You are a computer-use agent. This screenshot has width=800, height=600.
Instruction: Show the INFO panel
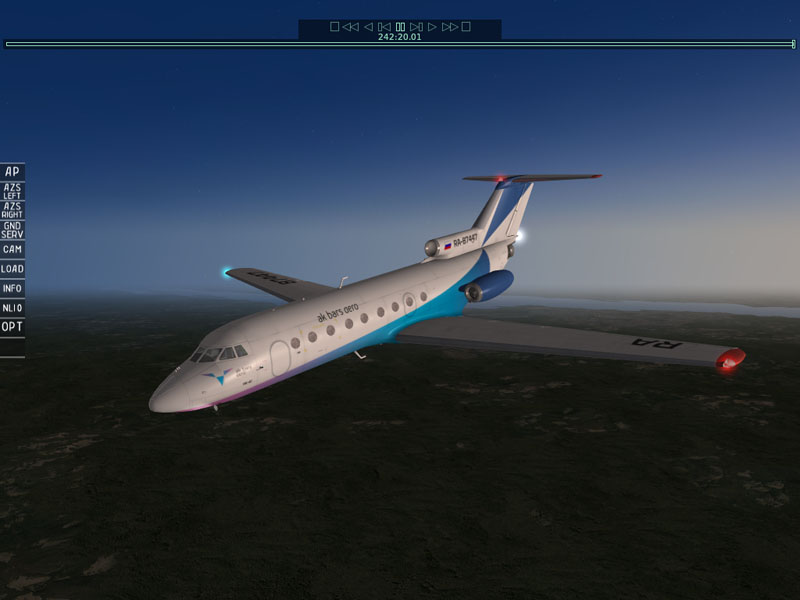tap(12, 288)
